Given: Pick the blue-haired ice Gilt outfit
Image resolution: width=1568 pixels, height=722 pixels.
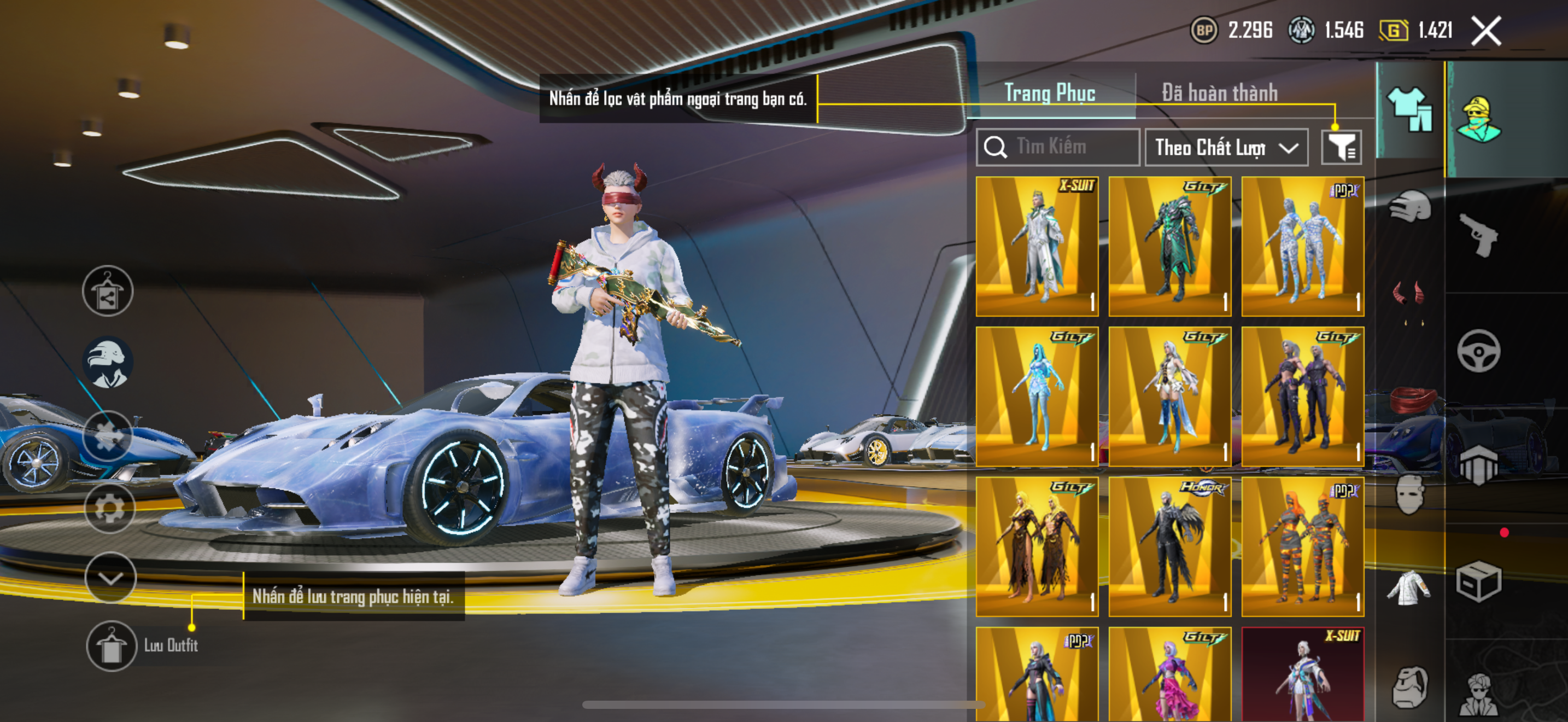Looking at the screenshot, I should tap(1037, 397).
